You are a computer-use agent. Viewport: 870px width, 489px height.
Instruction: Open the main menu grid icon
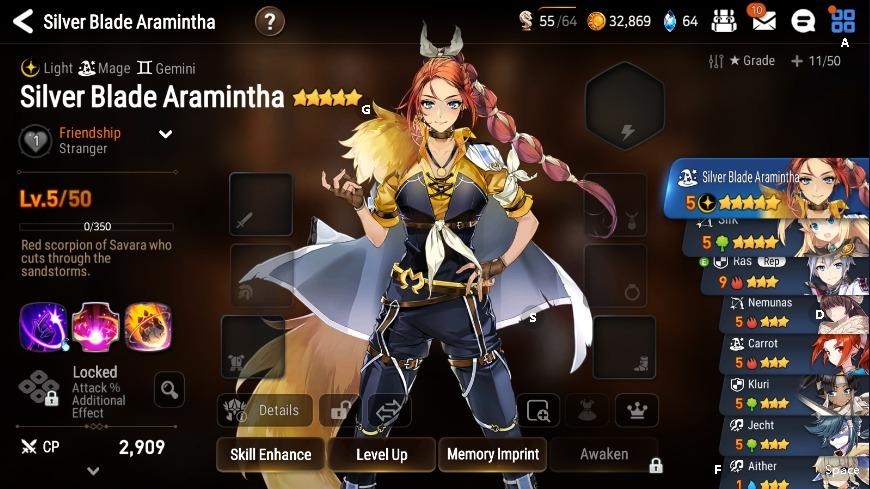point(842,21)
